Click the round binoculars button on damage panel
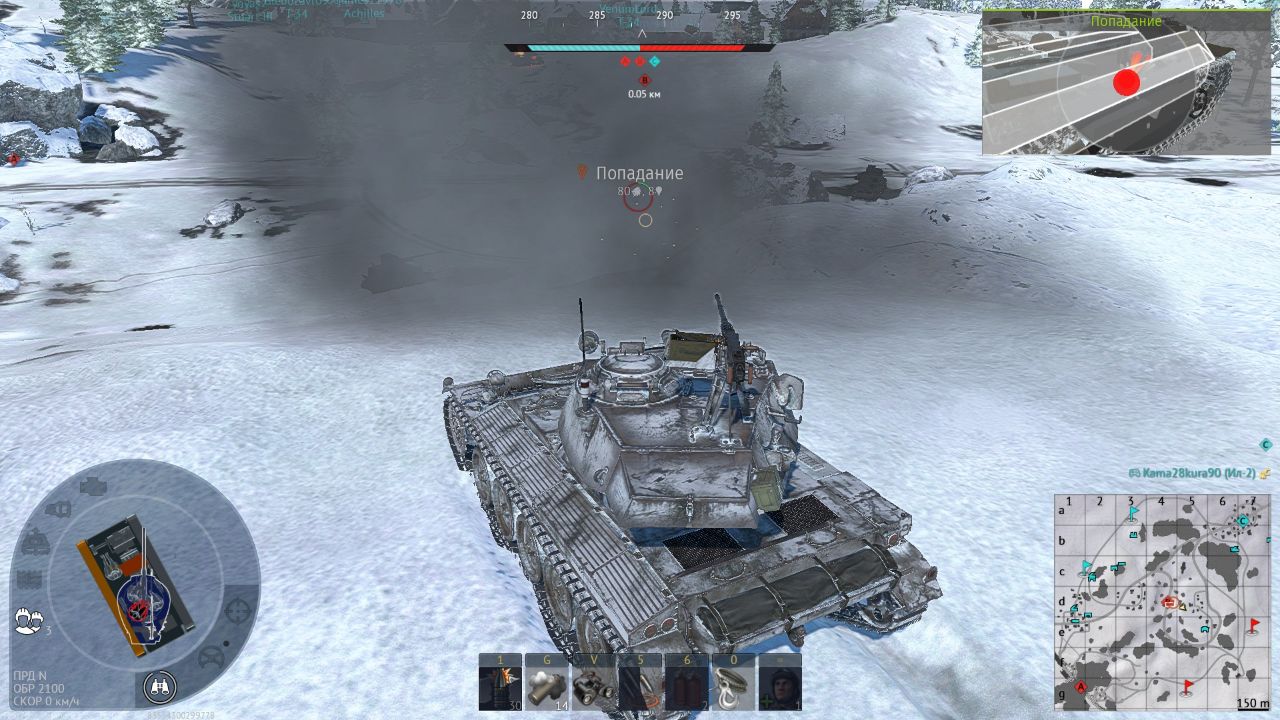Viewport: 1280px width, 720px height. (x=159, y=686)
